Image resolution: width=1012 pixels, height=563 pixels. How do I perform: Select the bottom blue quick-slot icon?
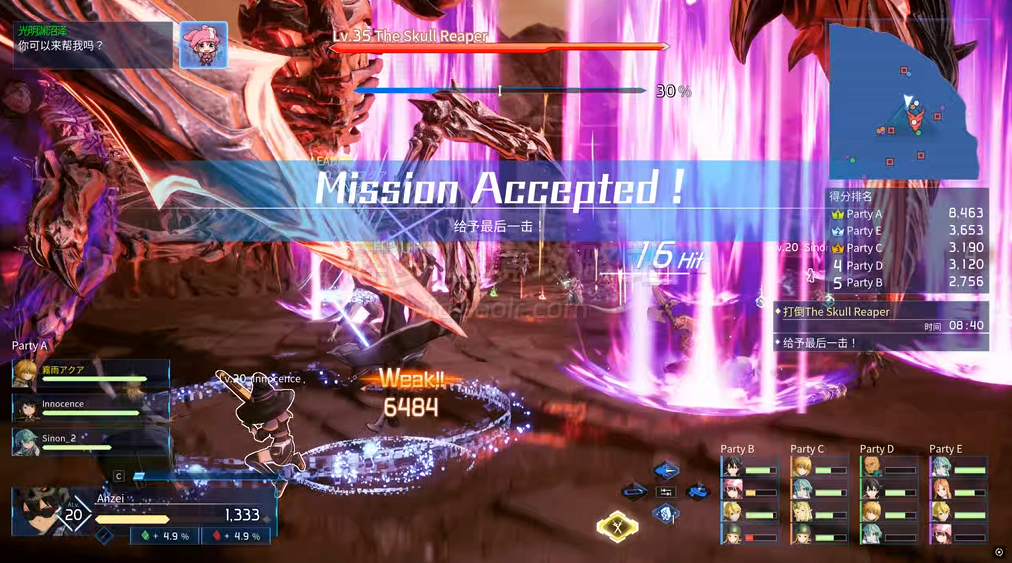(x=666, y=514)
